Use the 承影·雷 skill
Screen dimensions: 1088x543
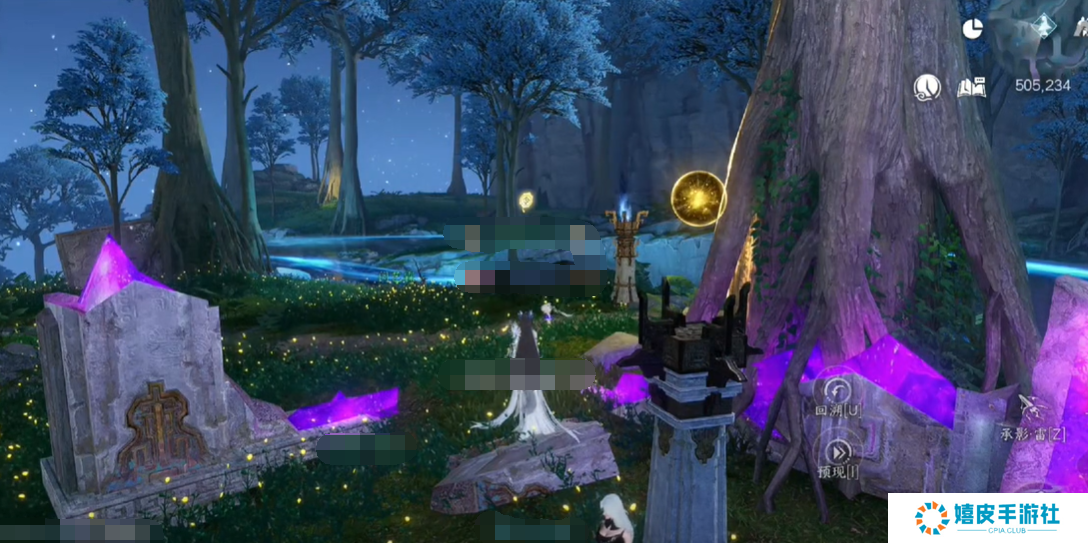point(1031,409)
